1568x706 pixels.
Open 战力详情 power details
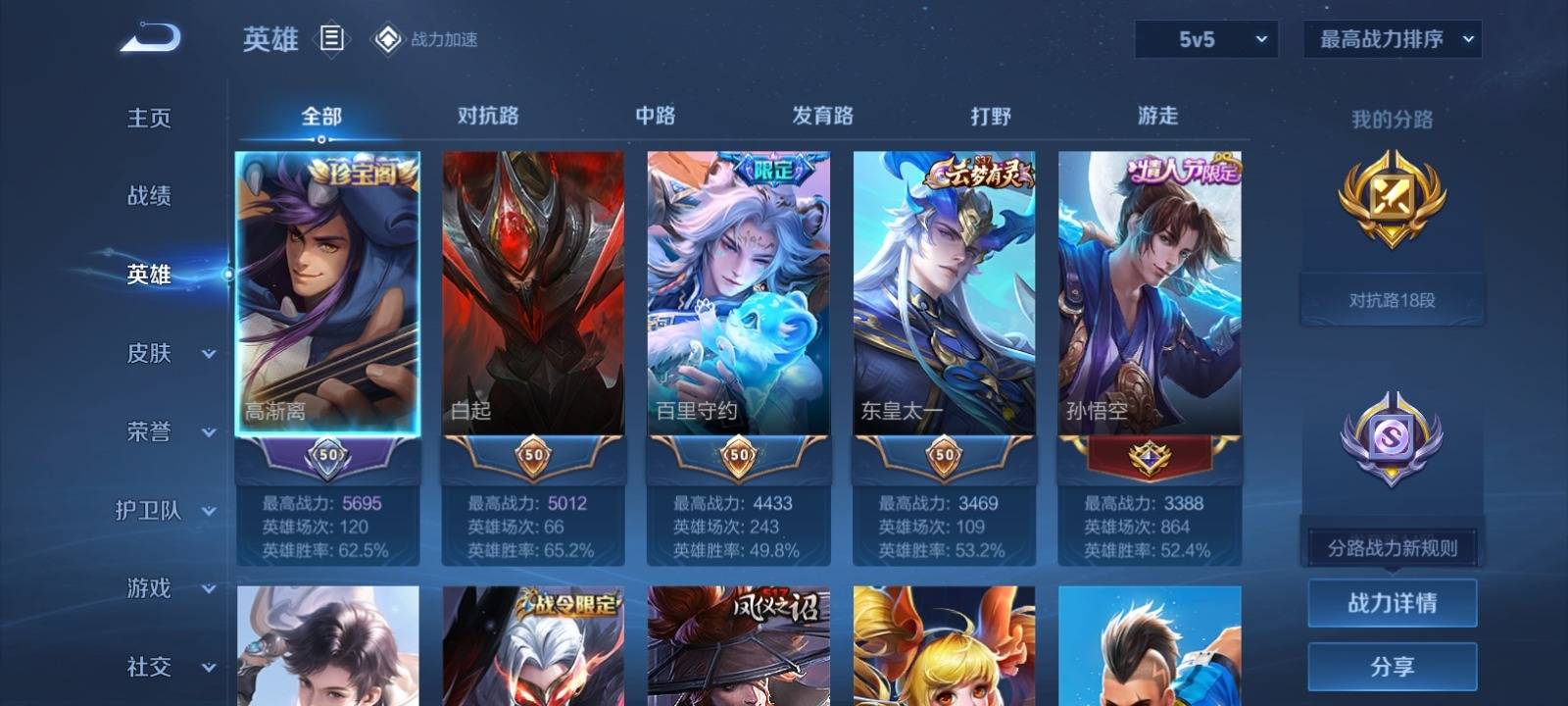1392,602
